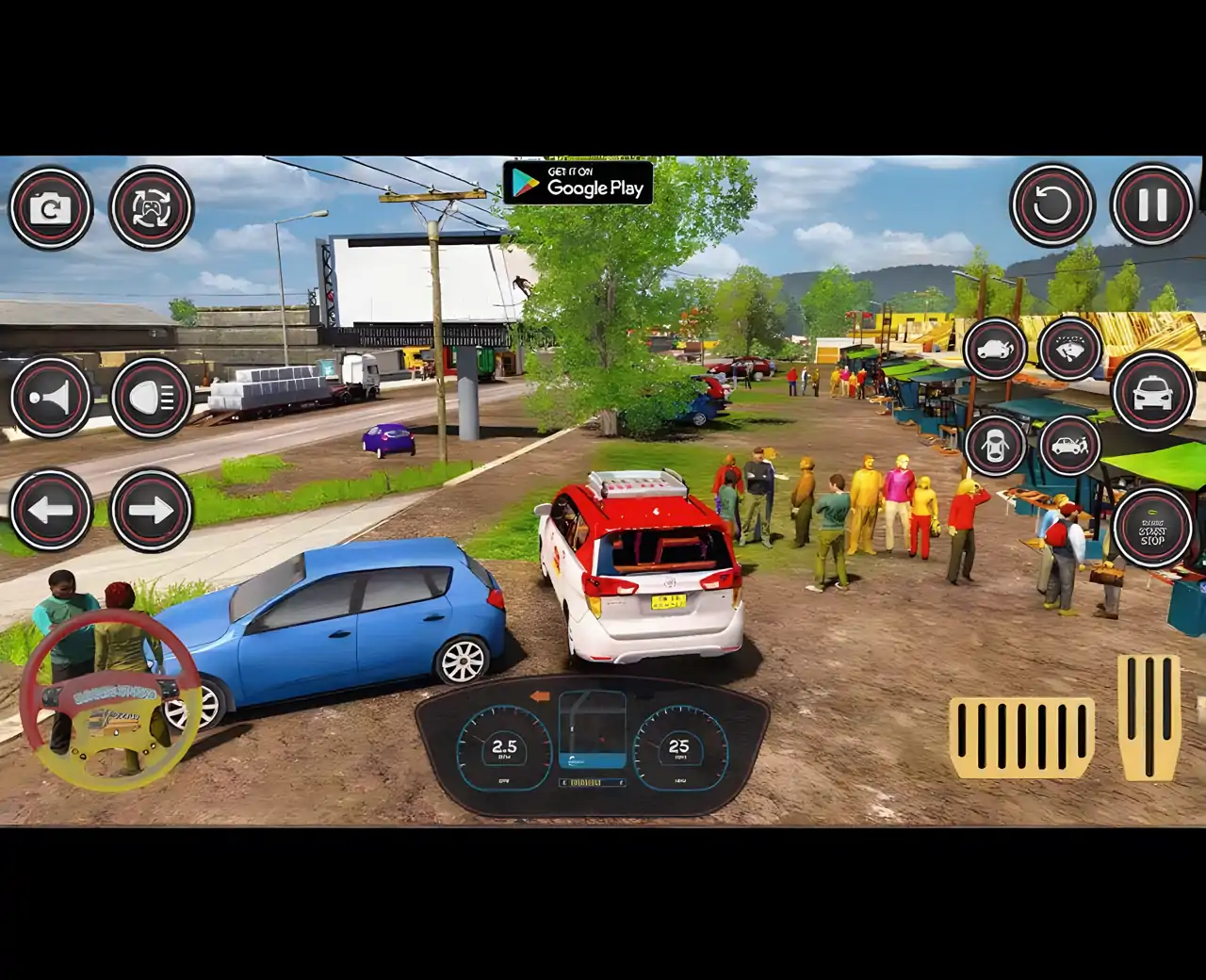The height and width of the screenshot is (980, 1206).
Task: Open the car doors button
Action: tap(995, 445)
